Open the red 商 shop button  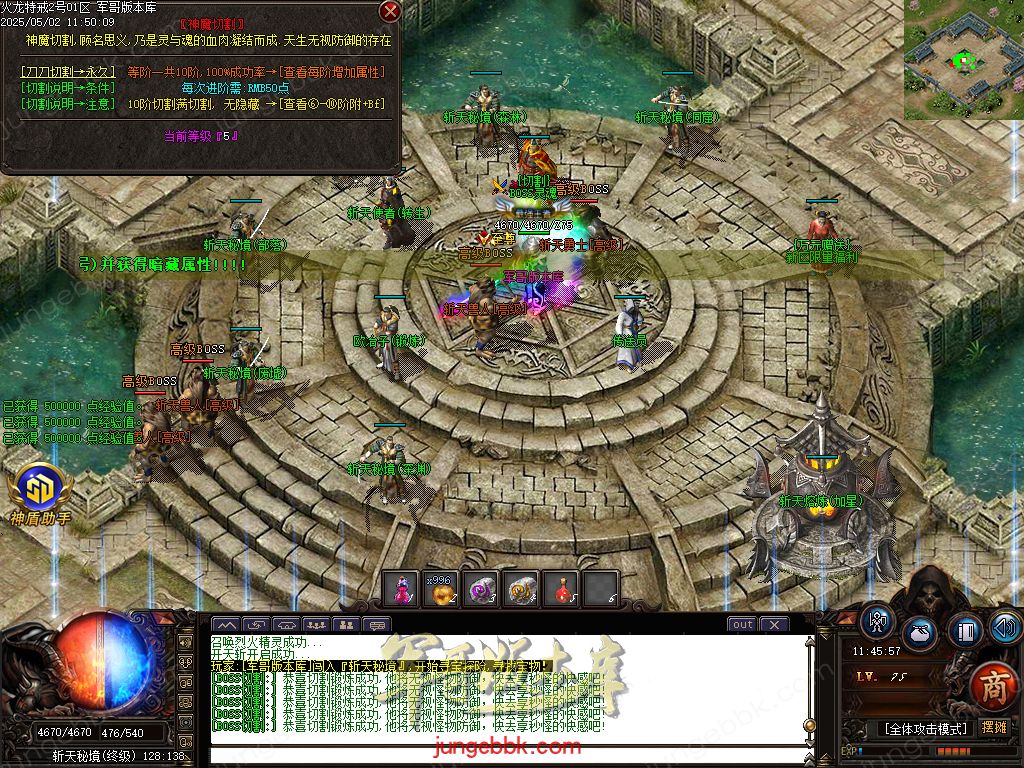point(991,687)
